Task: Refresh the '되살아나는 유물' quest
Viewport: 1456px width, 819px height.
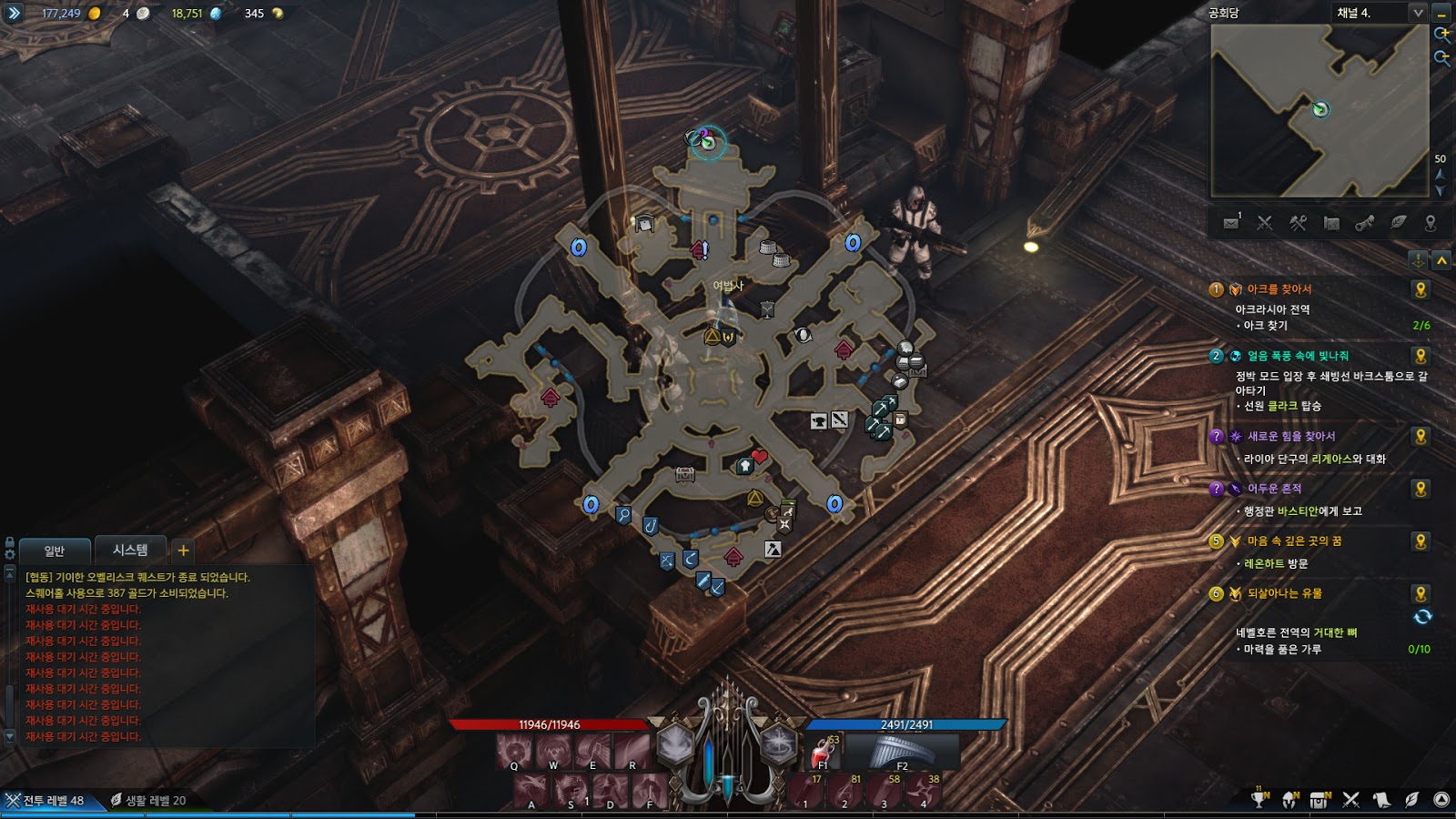Action: tap(1422, 617)
